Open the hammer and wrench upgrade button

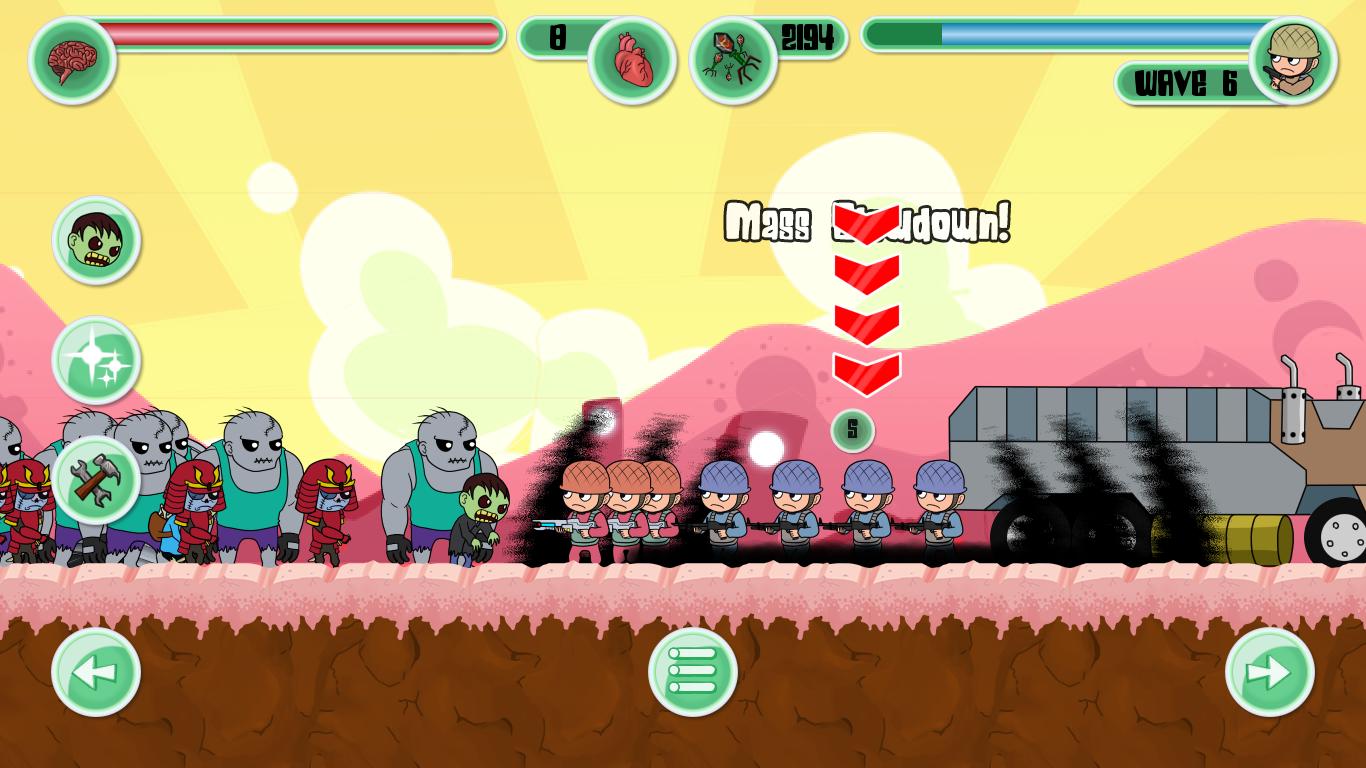(x=96, y=480)
